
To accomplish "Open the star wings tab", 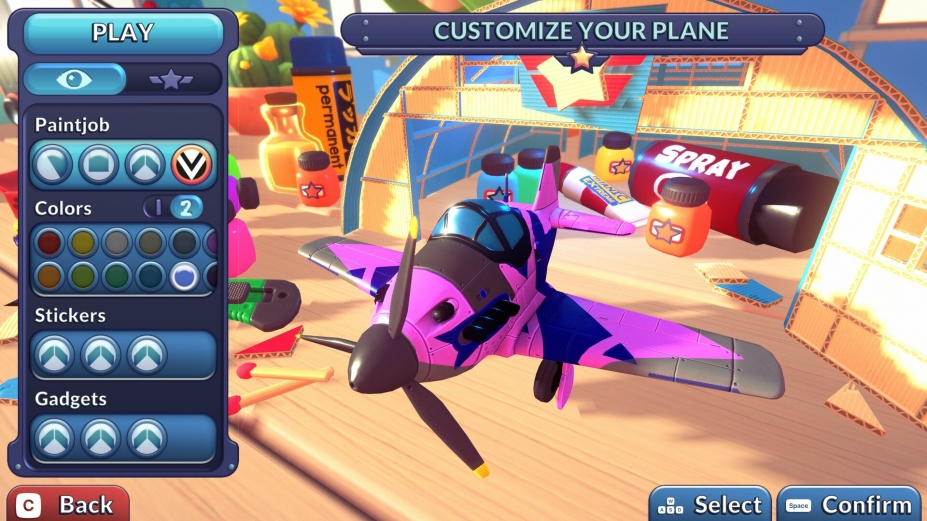I will 171,79.
